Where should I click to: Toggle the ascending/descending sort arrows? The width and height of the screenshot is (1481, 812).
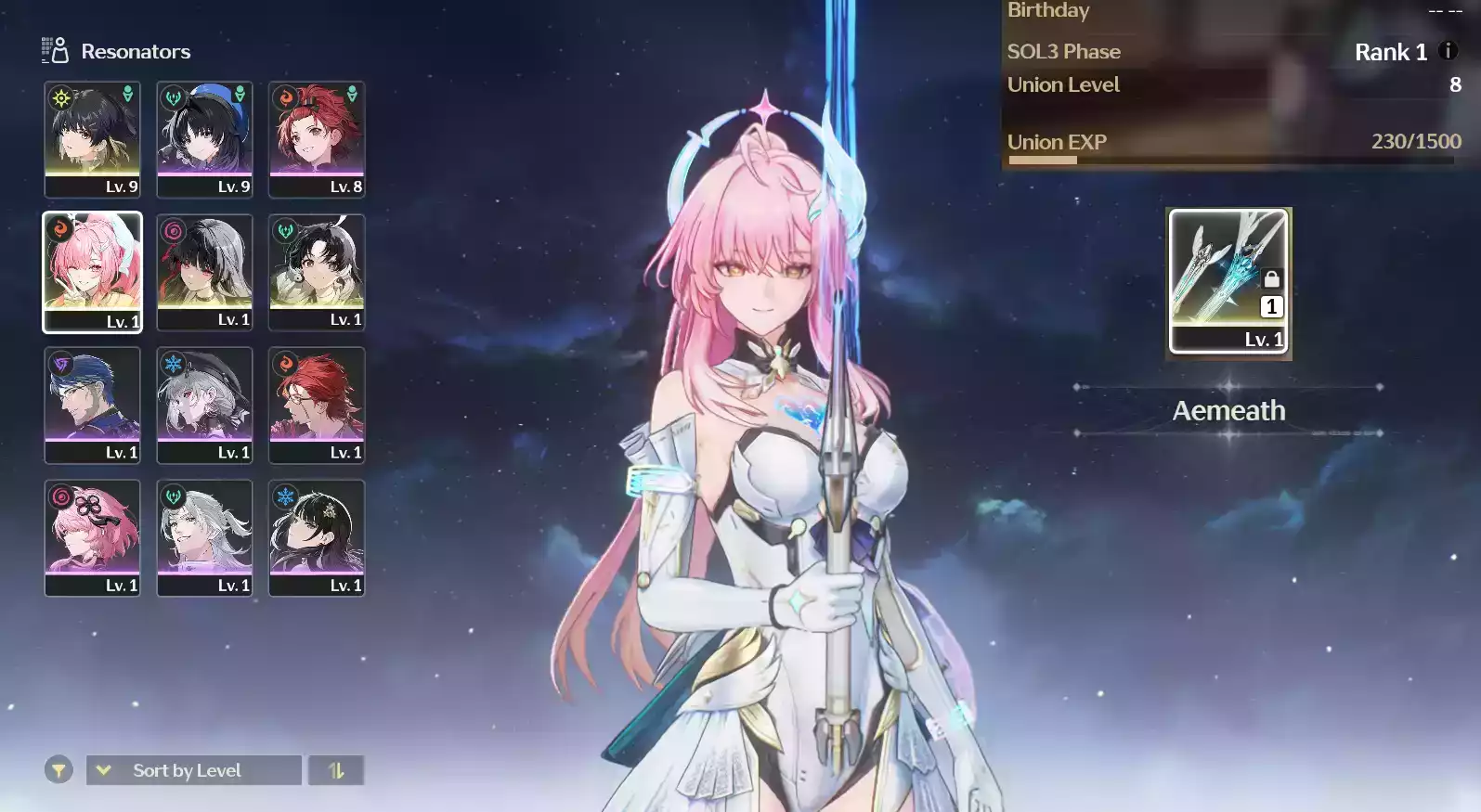click(x=336, y=770)
